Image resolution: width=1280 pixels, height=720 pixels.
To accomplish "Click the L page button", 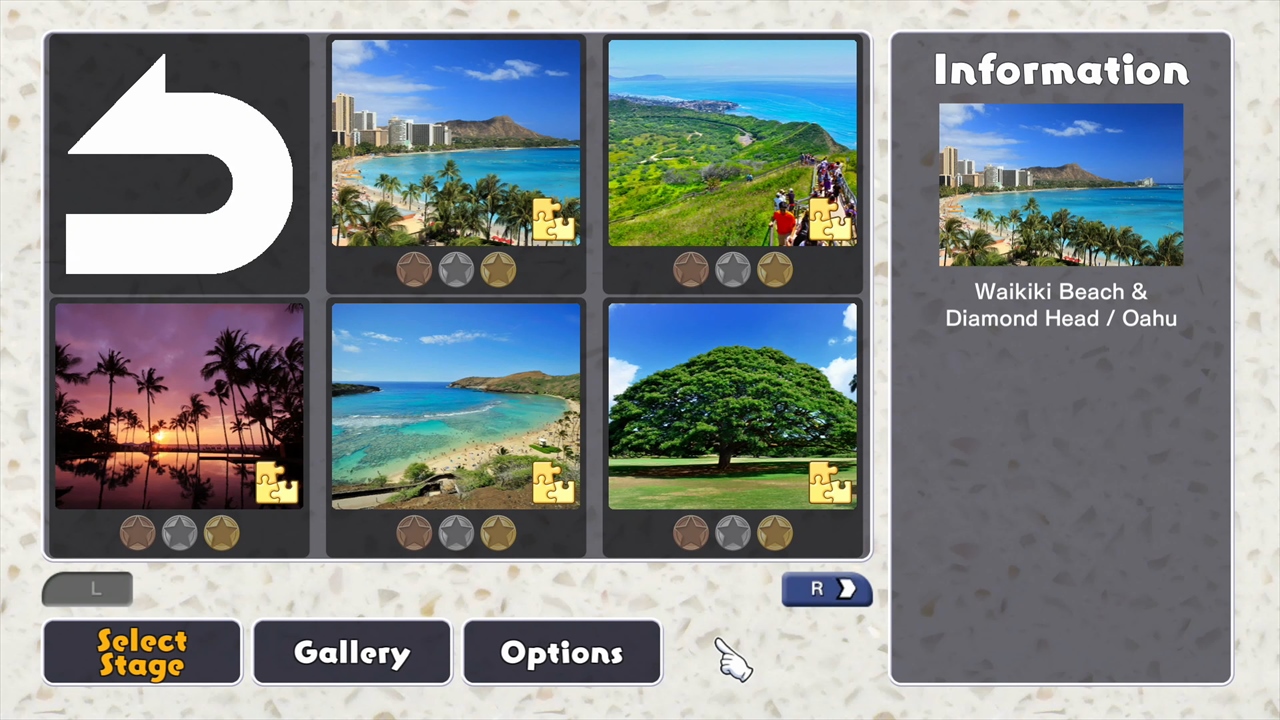I will (x=88, y=589).
